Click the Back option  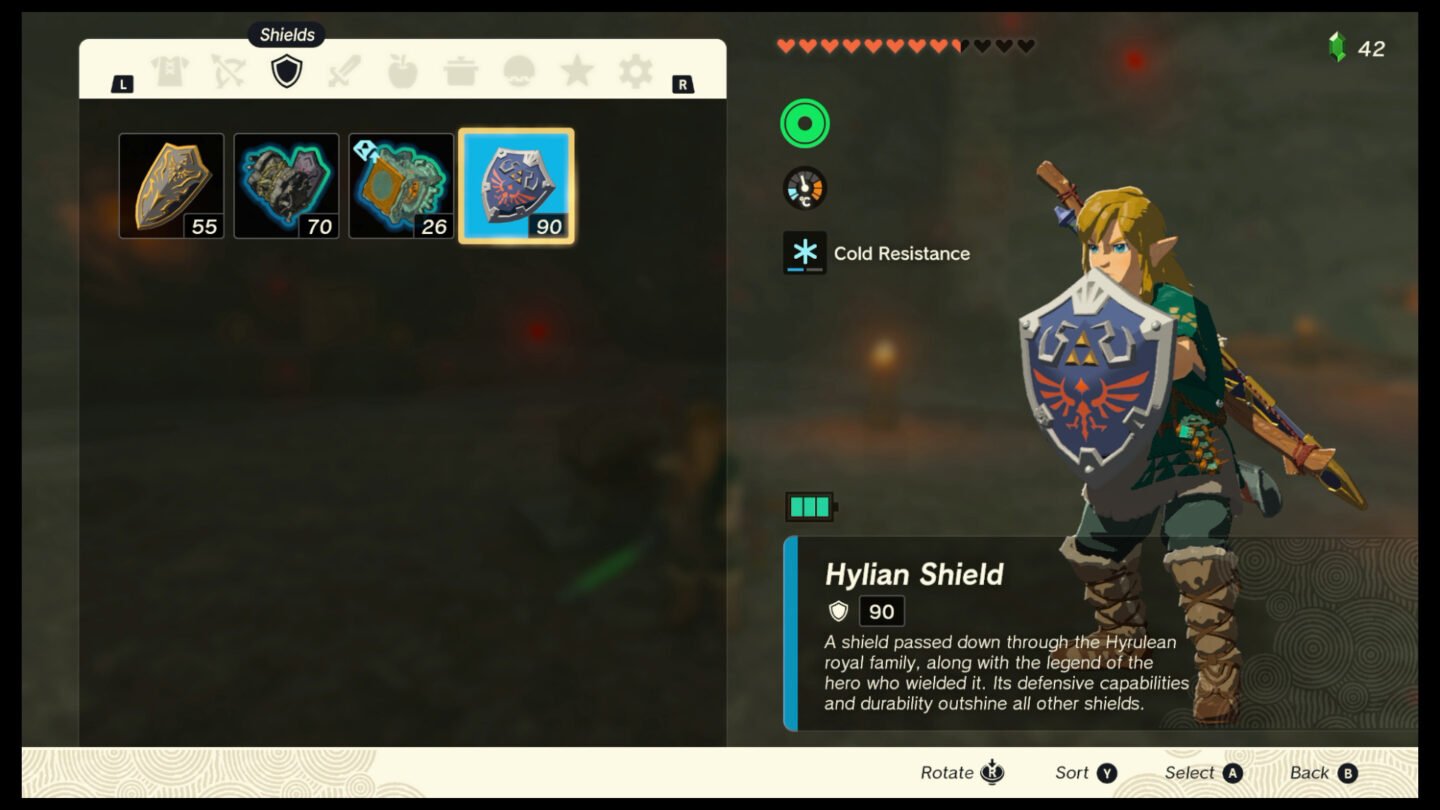pyautogui.click(x=1322, y=772)
